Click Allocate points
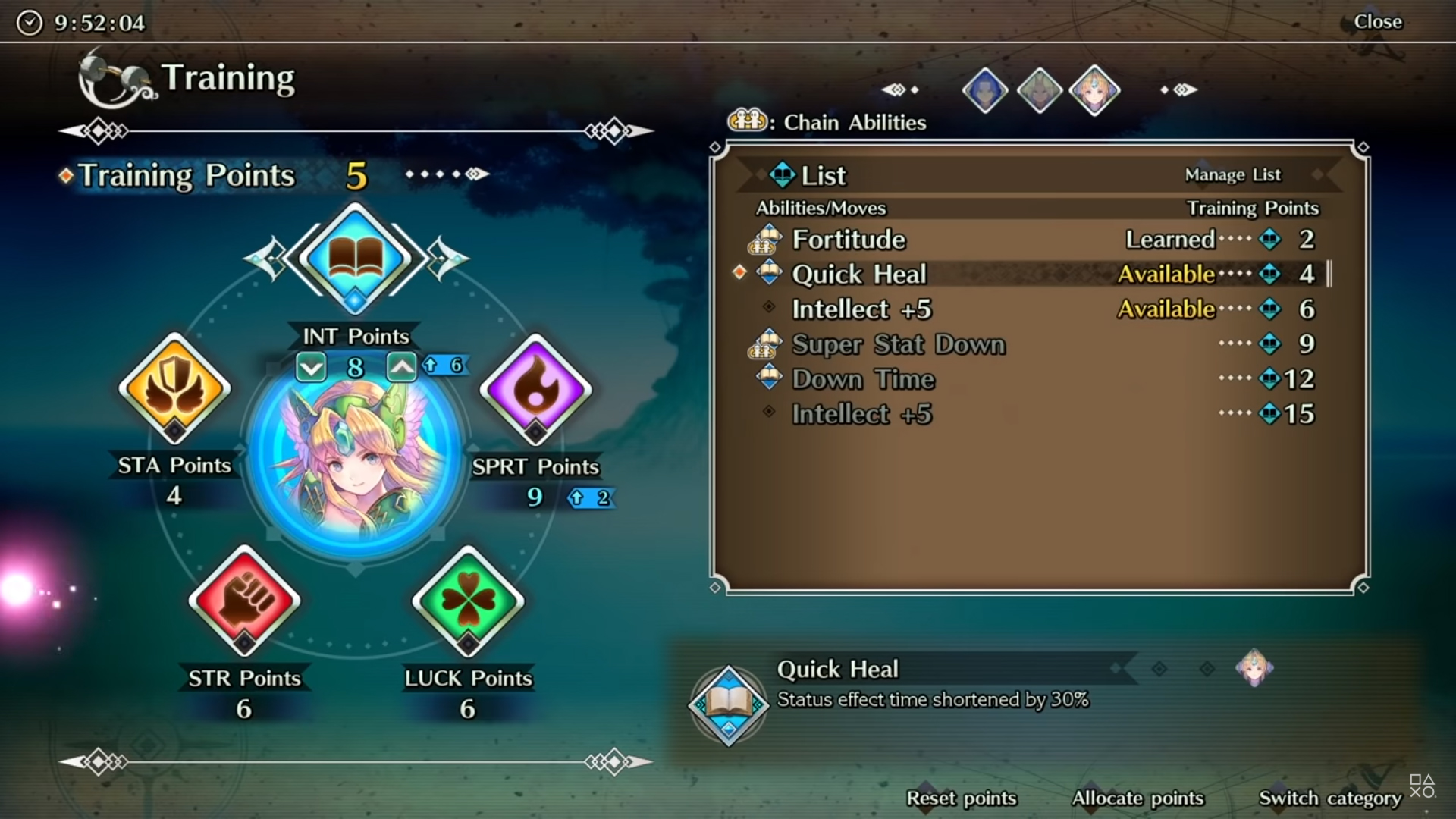The image size is (1456, 819). pyautogui.click(x=1137, y=799)
